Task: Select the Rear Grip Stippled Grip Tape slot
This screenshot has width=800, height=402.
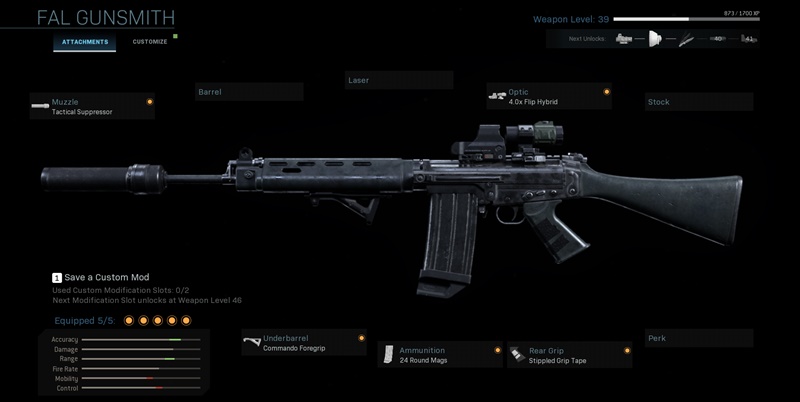Action: [x=569, y=355]
